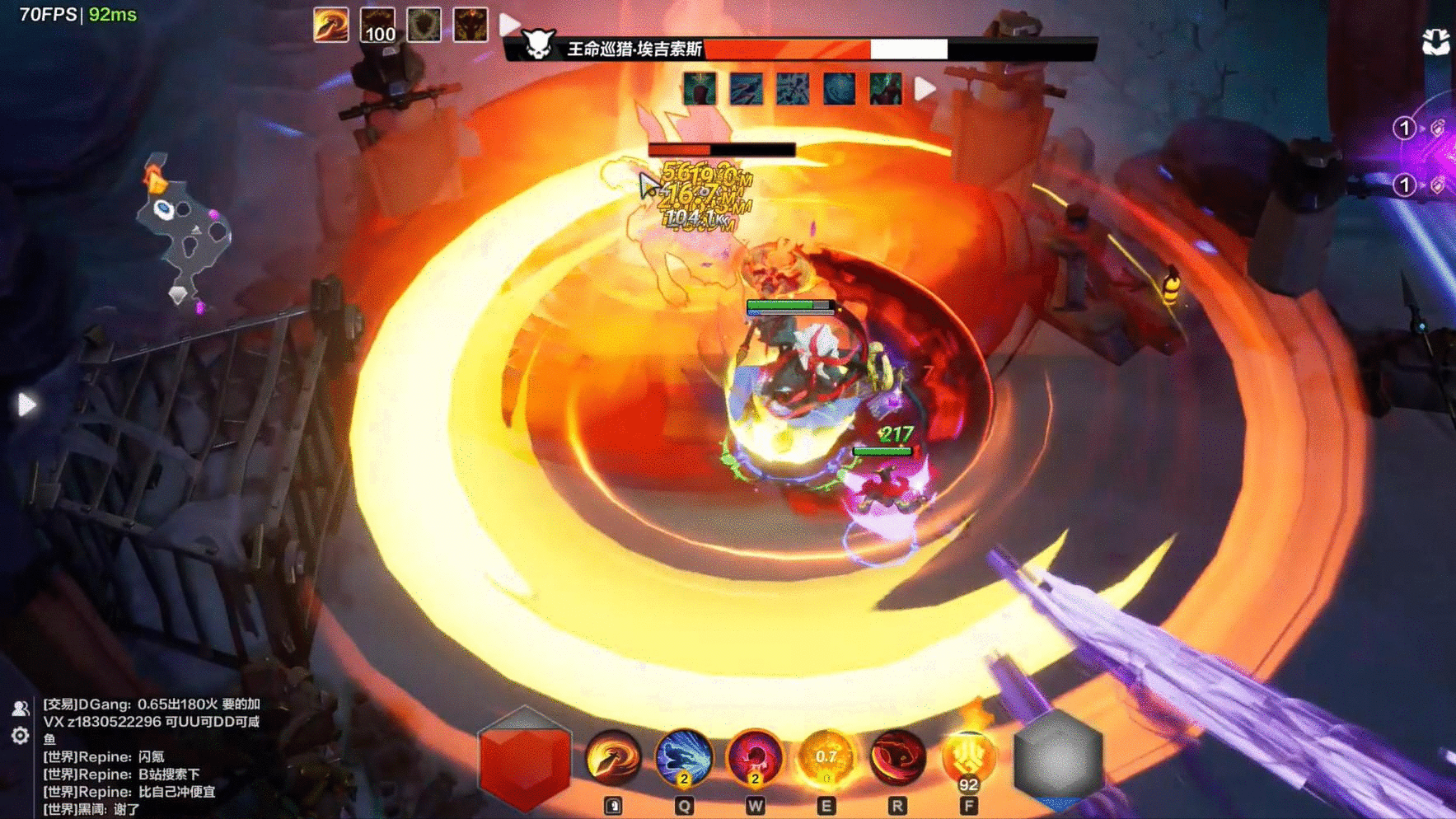This screenshot has height=819, width=1456.
Task: Use the orange crest skill on F
Action: click(x=968, y=757)
